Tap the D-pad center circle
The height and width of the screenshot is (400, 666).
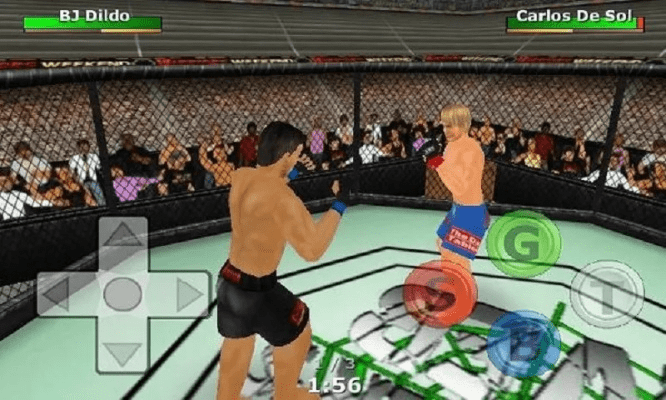123,294
